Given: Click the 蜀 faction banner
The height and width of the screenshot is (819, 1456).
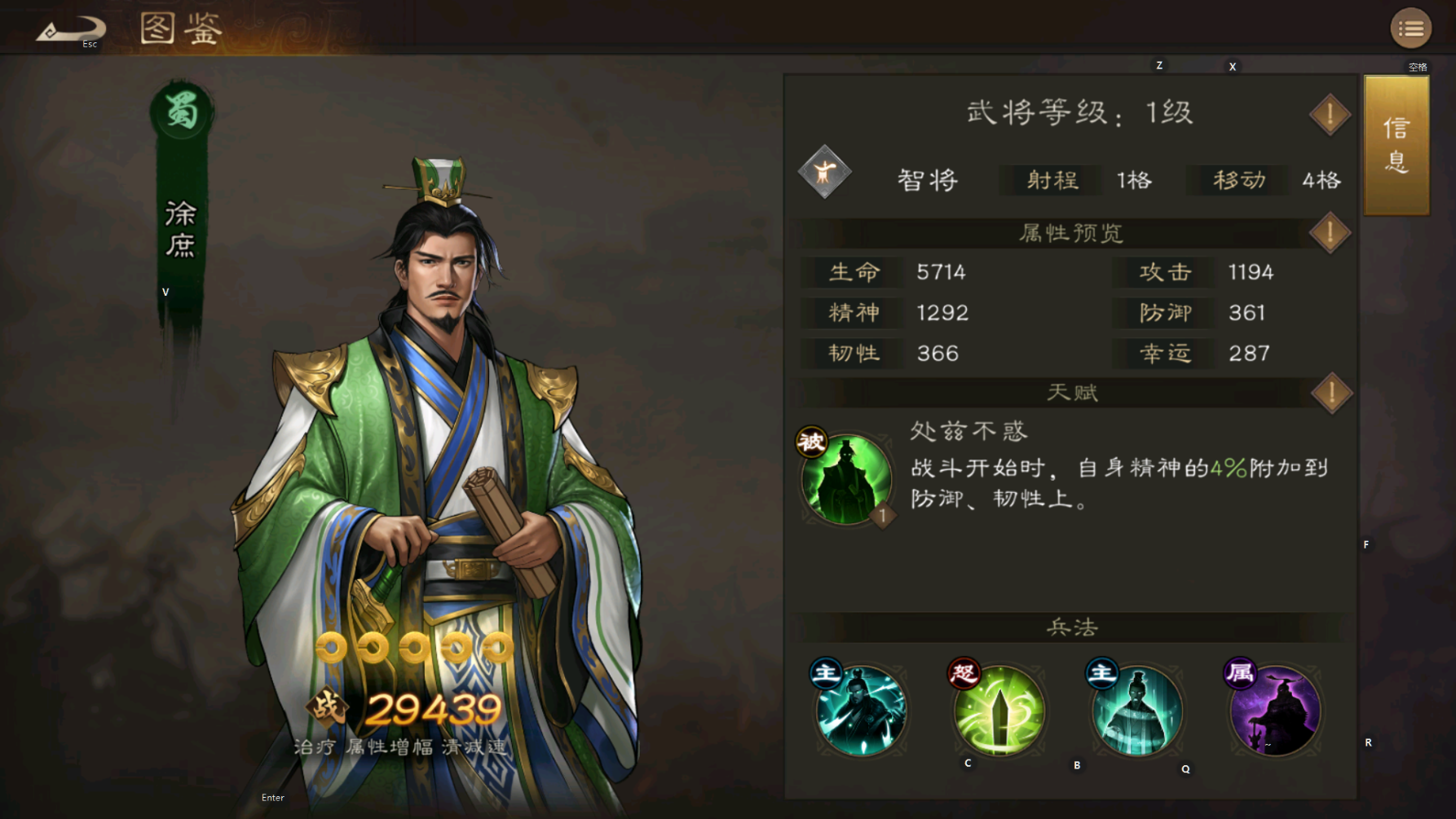Looking at the screenshot, I should 181,111.
